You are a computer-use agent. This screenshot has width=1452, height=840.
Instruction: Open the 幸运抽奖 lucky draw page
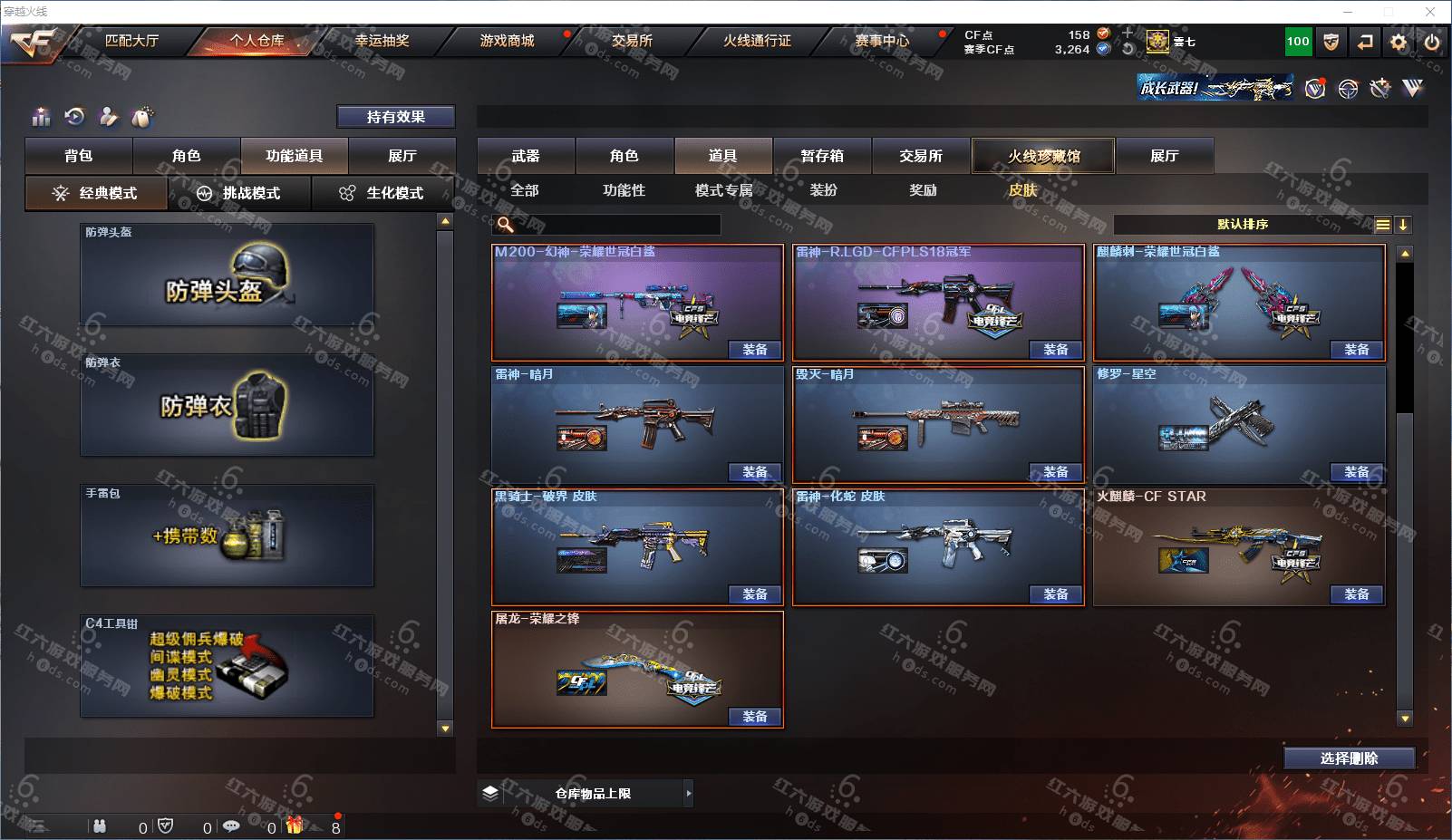pyautogui.click(x=382, y=41)
